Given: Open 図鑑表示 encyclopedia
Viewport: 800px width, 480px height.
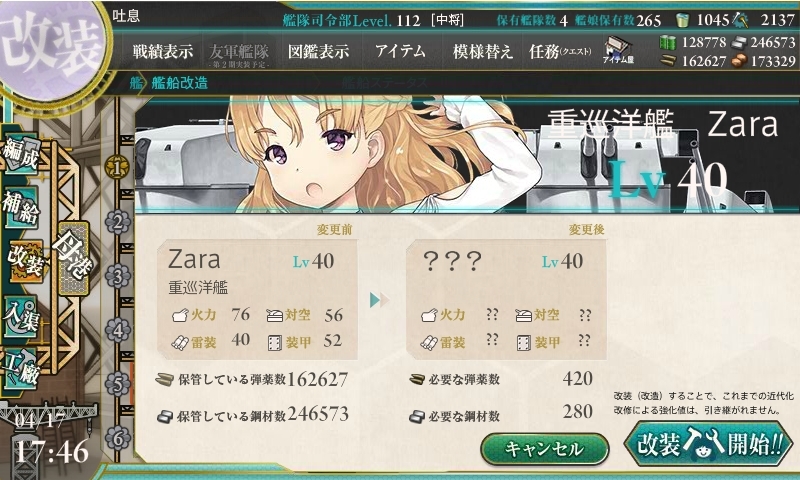Looking at the screenshot, I should tap(318, 52).
